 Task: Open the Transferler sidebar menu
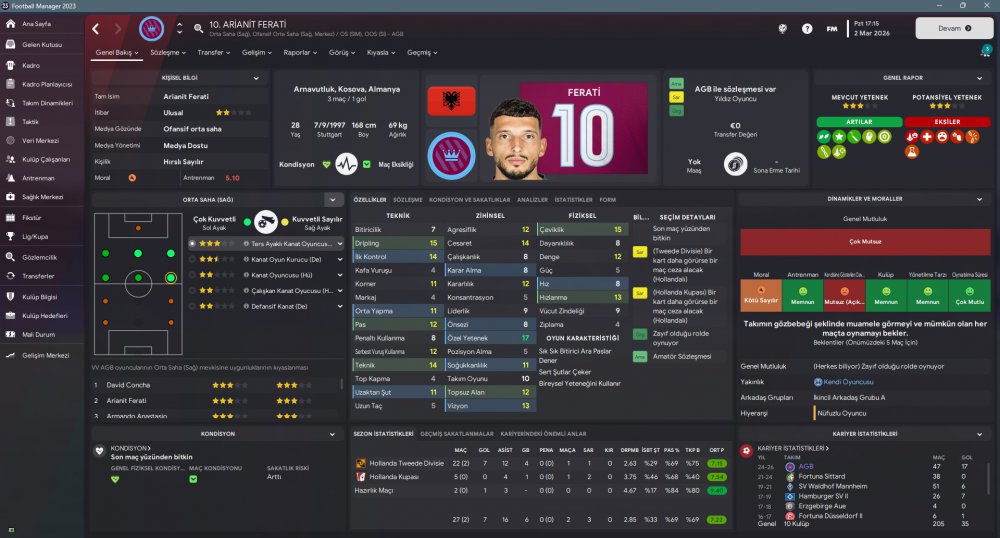(x=37, y=276)
